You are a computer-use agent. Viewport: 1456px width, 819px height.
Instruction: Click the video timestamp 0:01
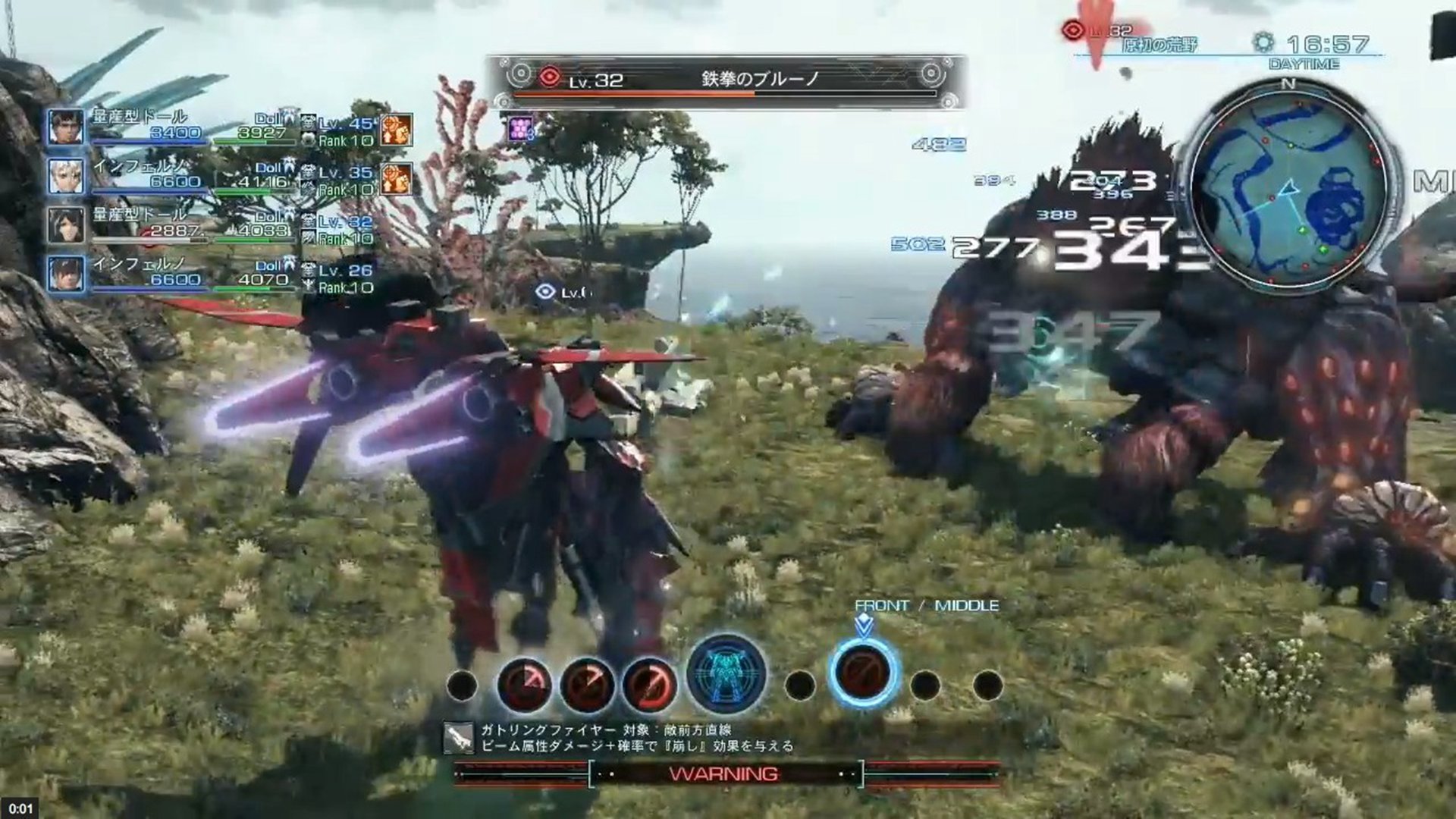pos(21,809)
